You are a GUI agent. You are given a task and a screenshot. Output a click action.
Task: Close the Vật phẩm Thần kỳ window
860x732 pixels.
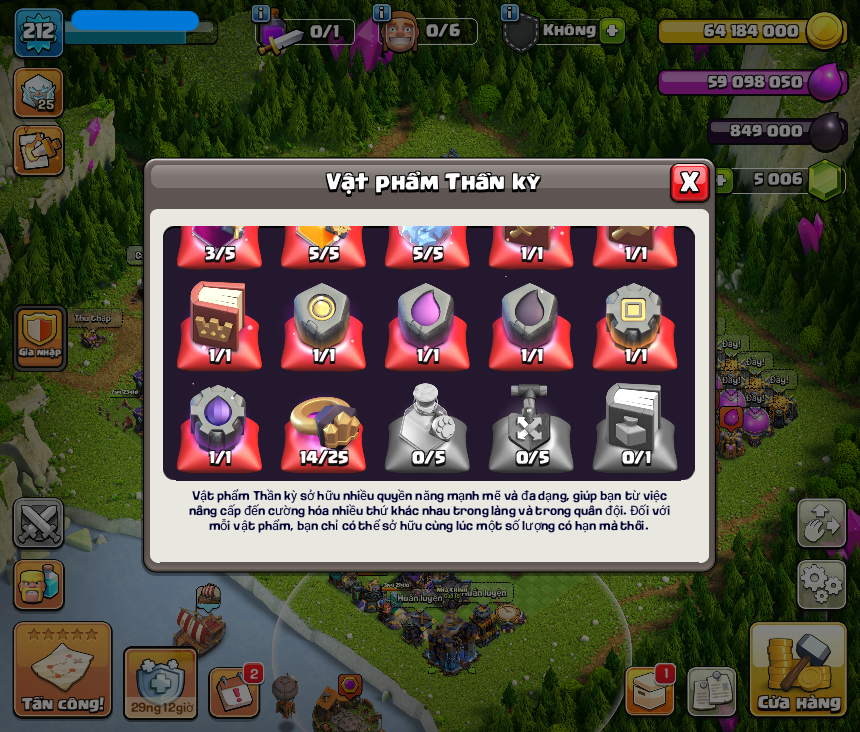click(689, 182)
